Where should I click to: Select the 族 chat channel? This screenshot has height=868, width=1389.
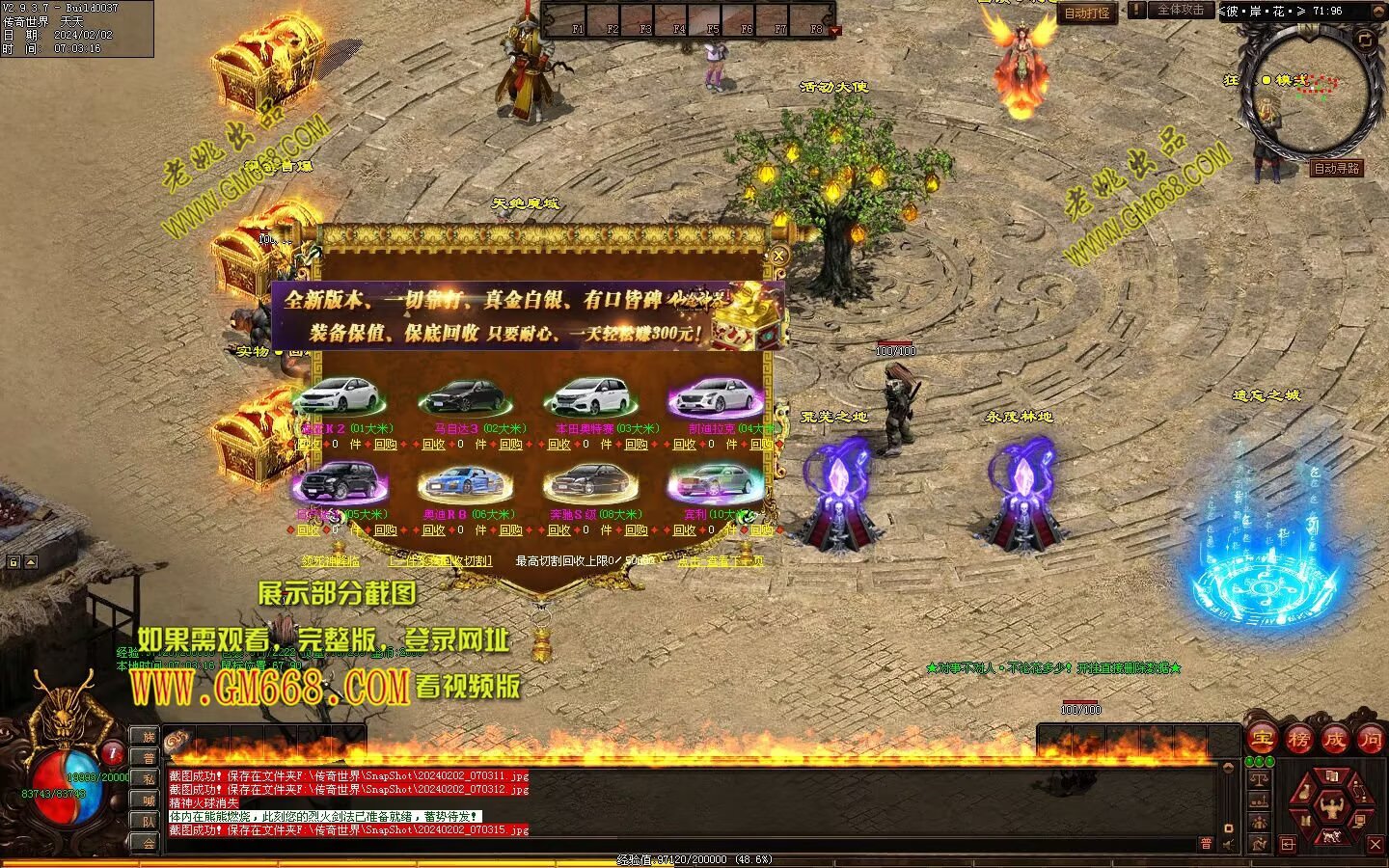149,737
